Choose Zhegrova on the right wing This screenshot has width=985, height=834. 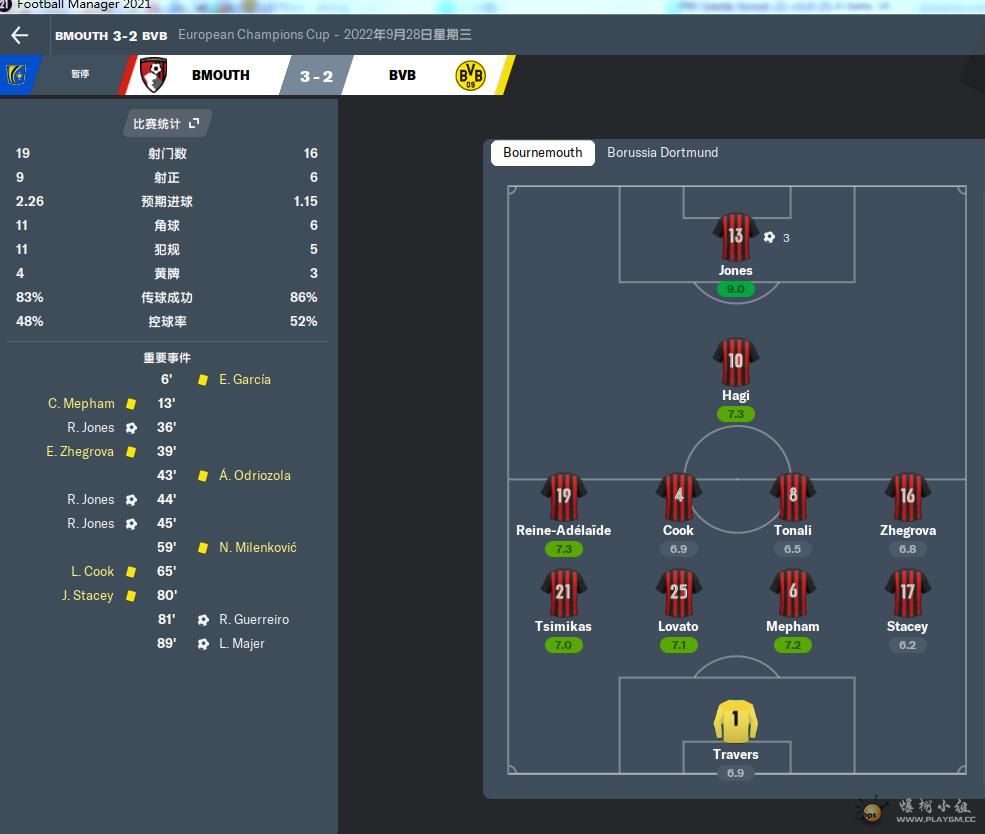coord(907,498)
